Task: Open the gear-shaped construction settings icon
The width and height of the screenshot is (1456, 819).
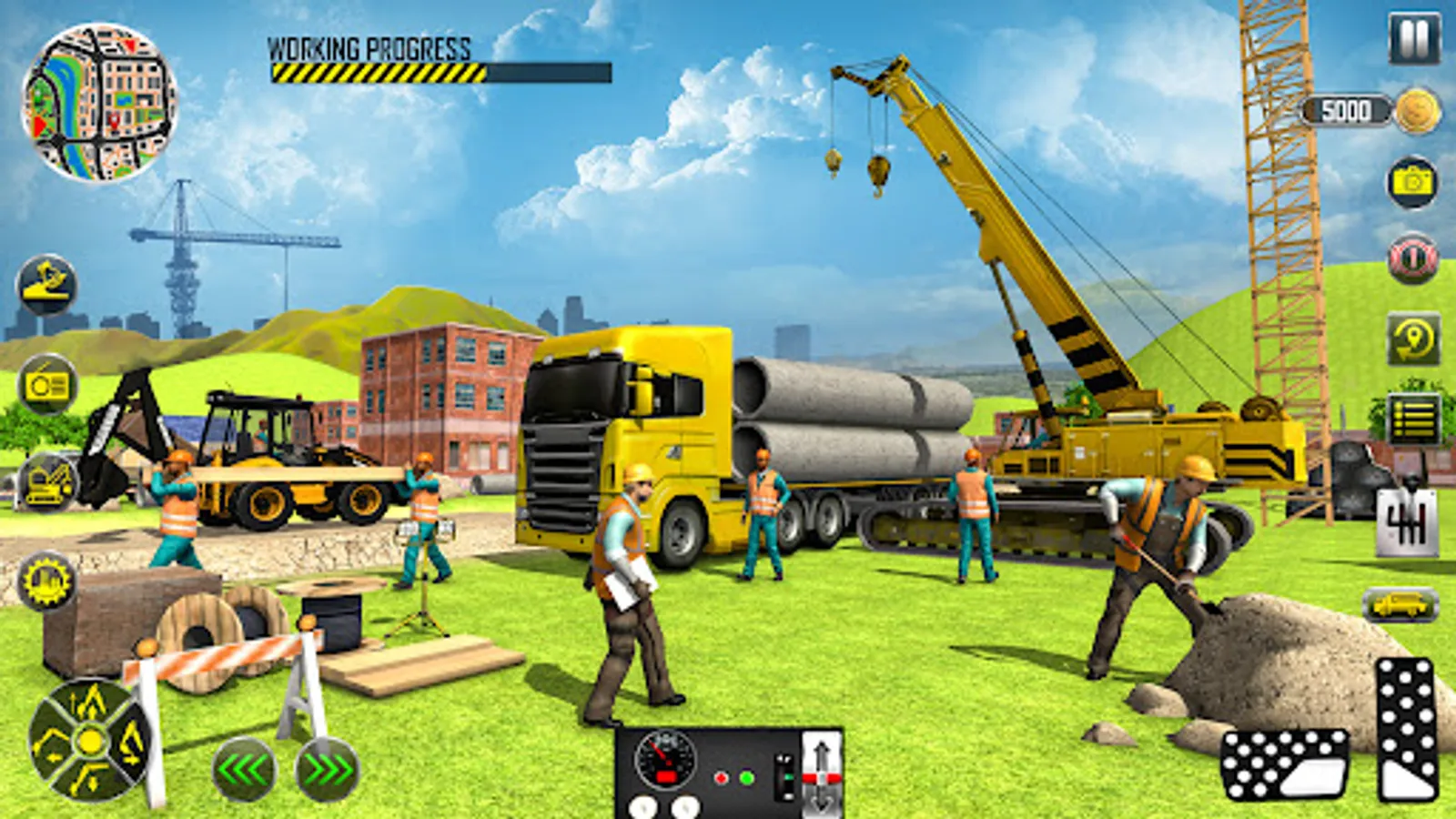Action: (46, 581)
